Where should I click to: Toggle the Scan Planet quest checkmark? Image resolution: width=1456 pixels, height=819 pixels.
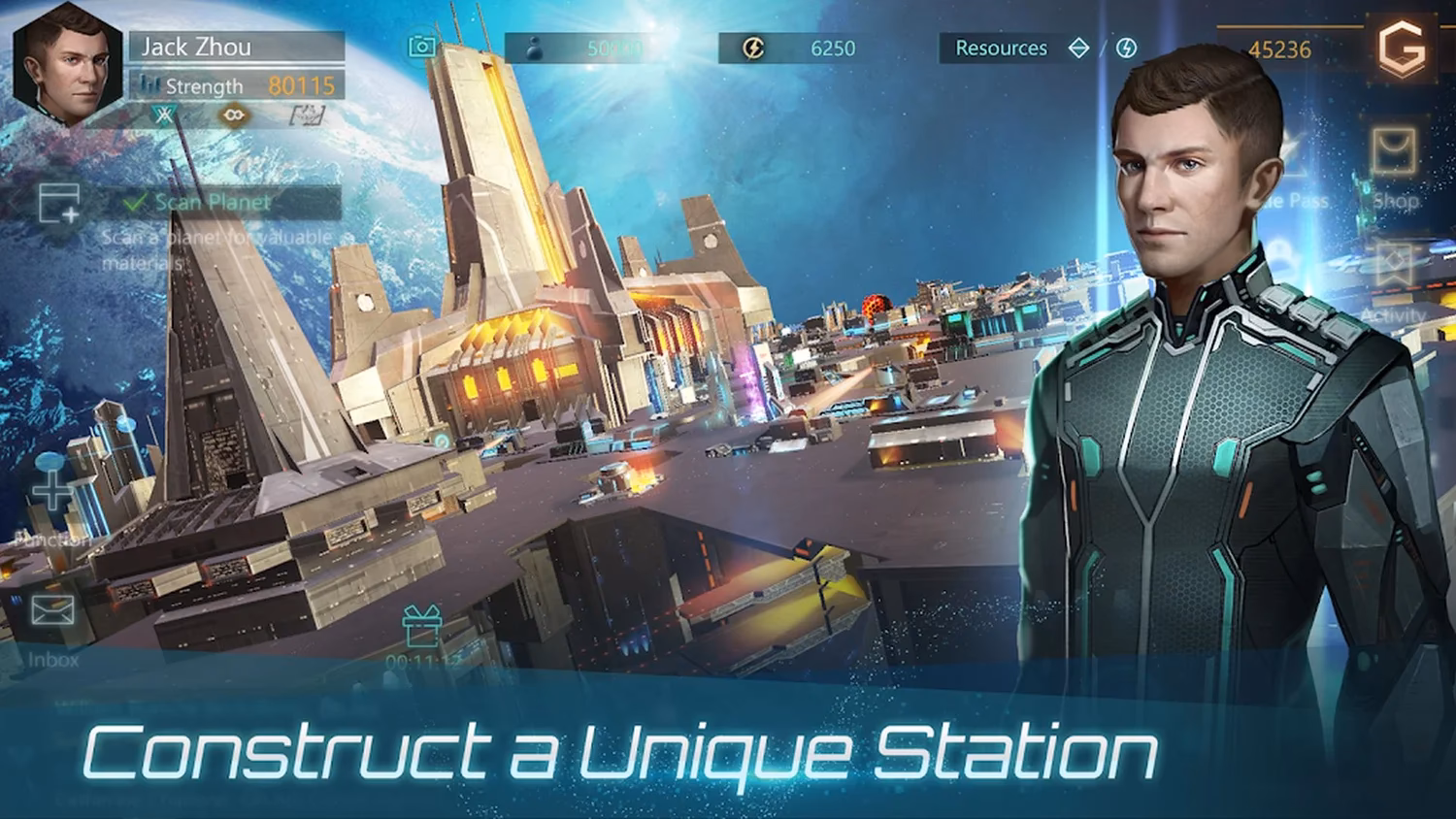(135, 202)
